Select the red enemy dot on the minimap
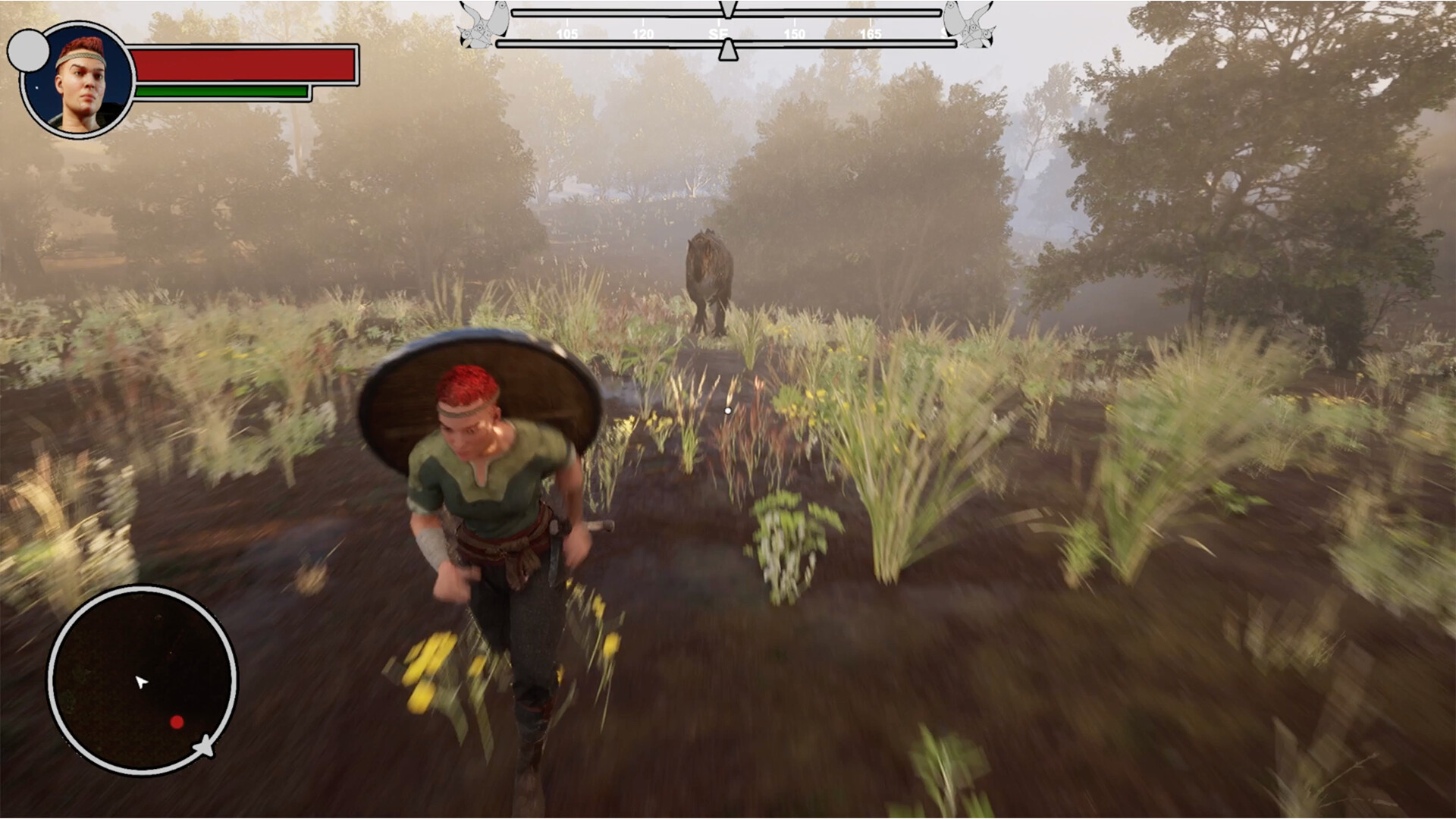The height and width of the screenshot is (819, 1456). (176, 722)
